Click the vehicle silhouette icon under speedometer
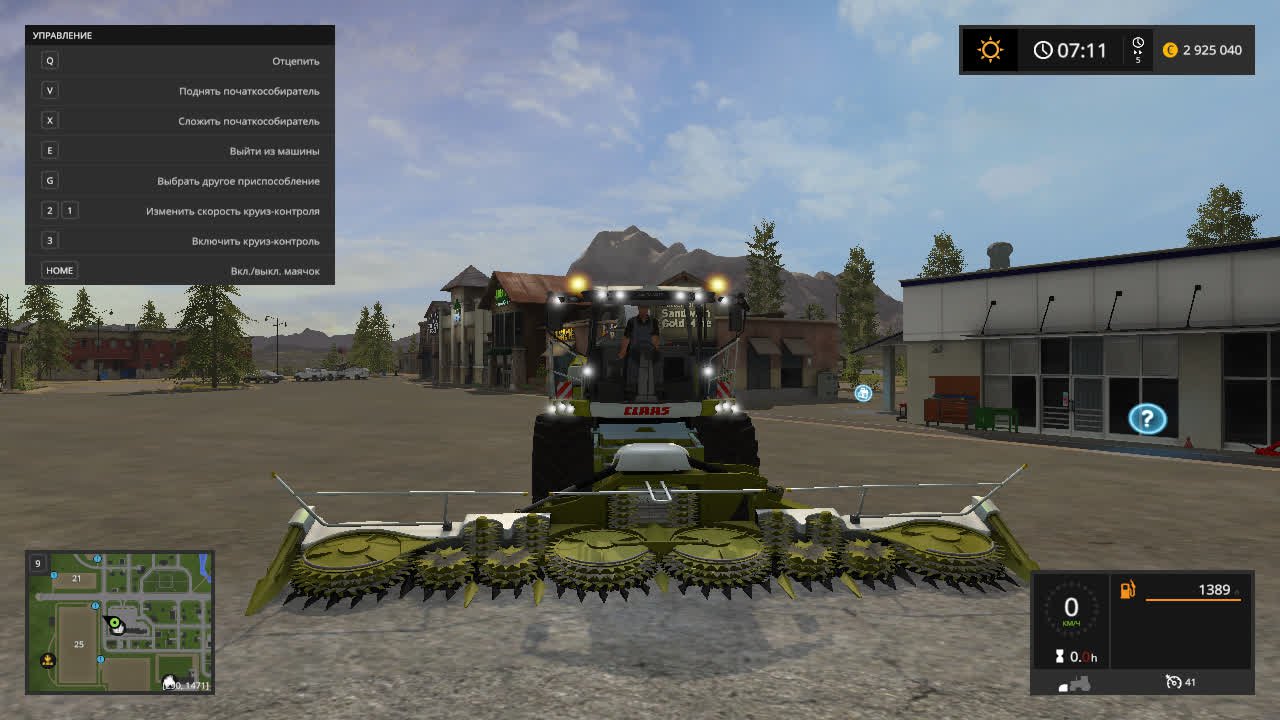 coord(1075,683)
